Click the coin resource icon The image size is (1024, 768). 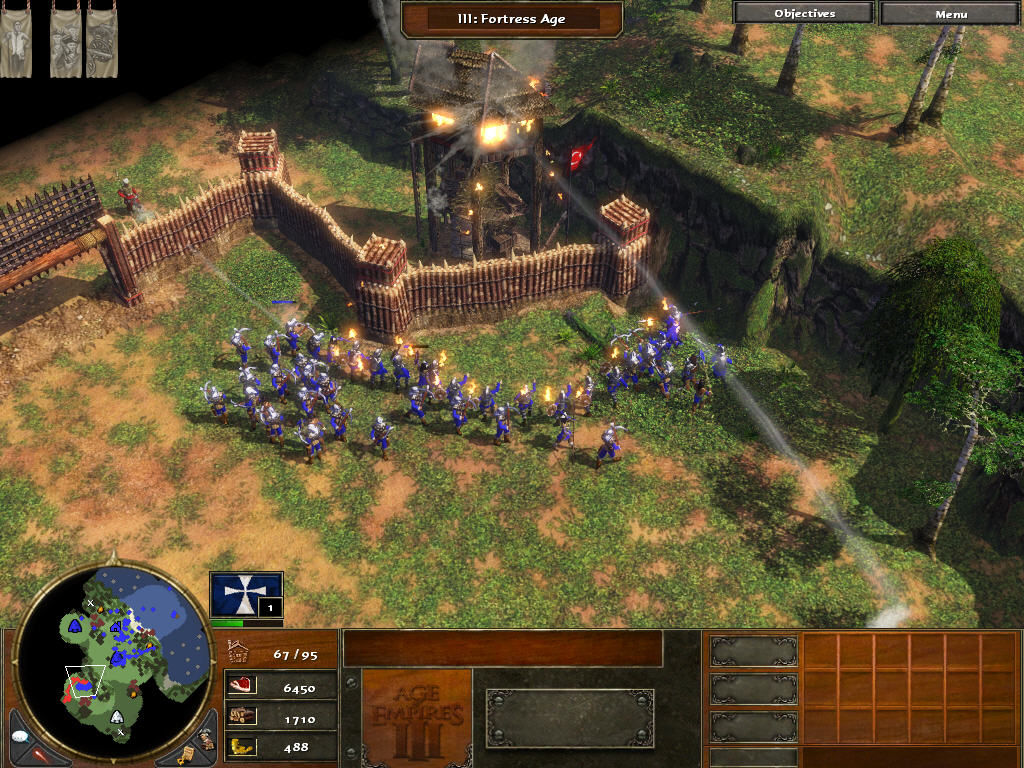pos(242,745)
